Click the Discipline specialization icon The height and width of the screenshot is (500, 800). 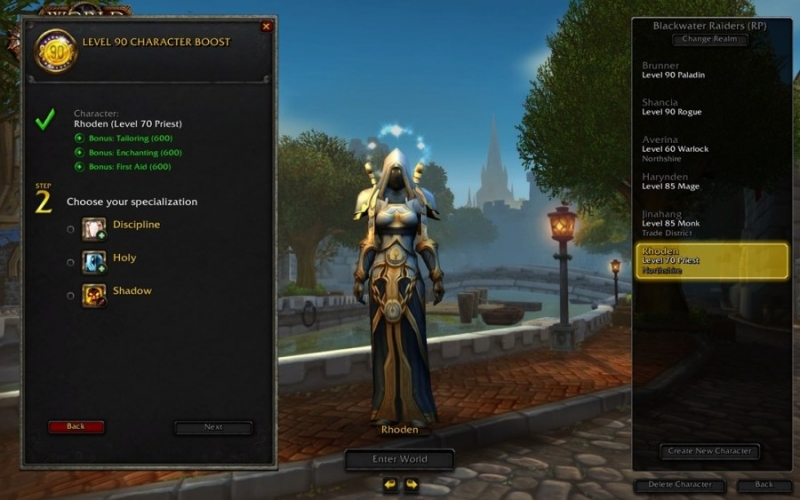click(94, 229)
